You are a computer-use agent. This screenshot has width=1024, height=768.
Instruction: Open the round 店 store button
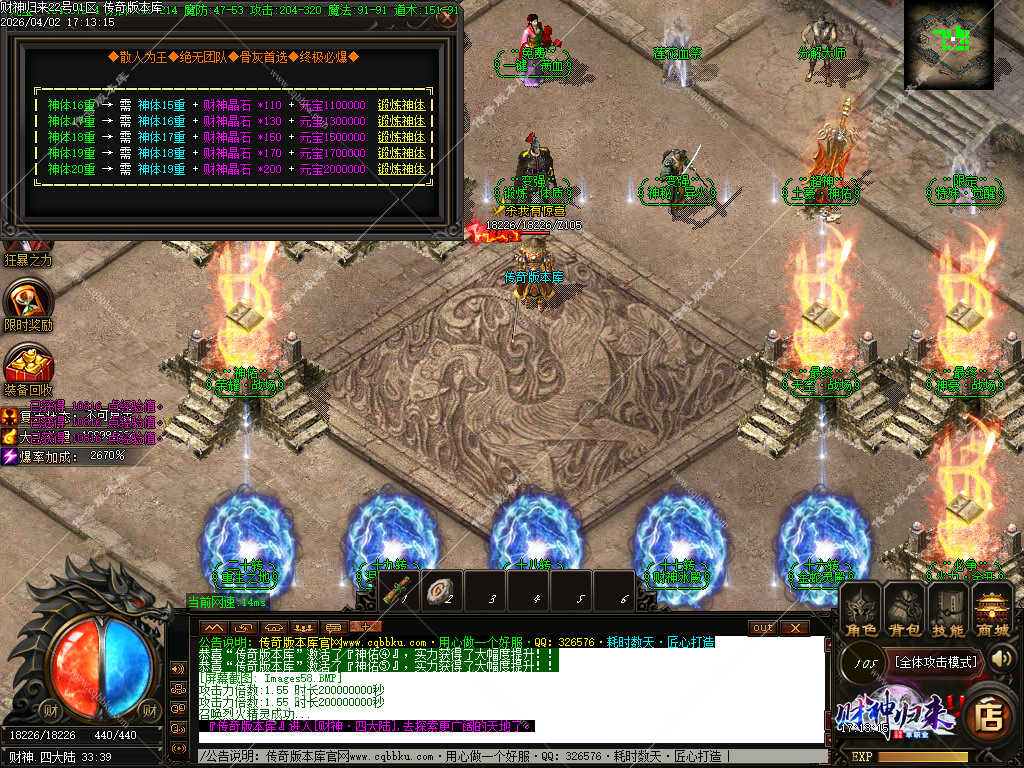point(989,713)
